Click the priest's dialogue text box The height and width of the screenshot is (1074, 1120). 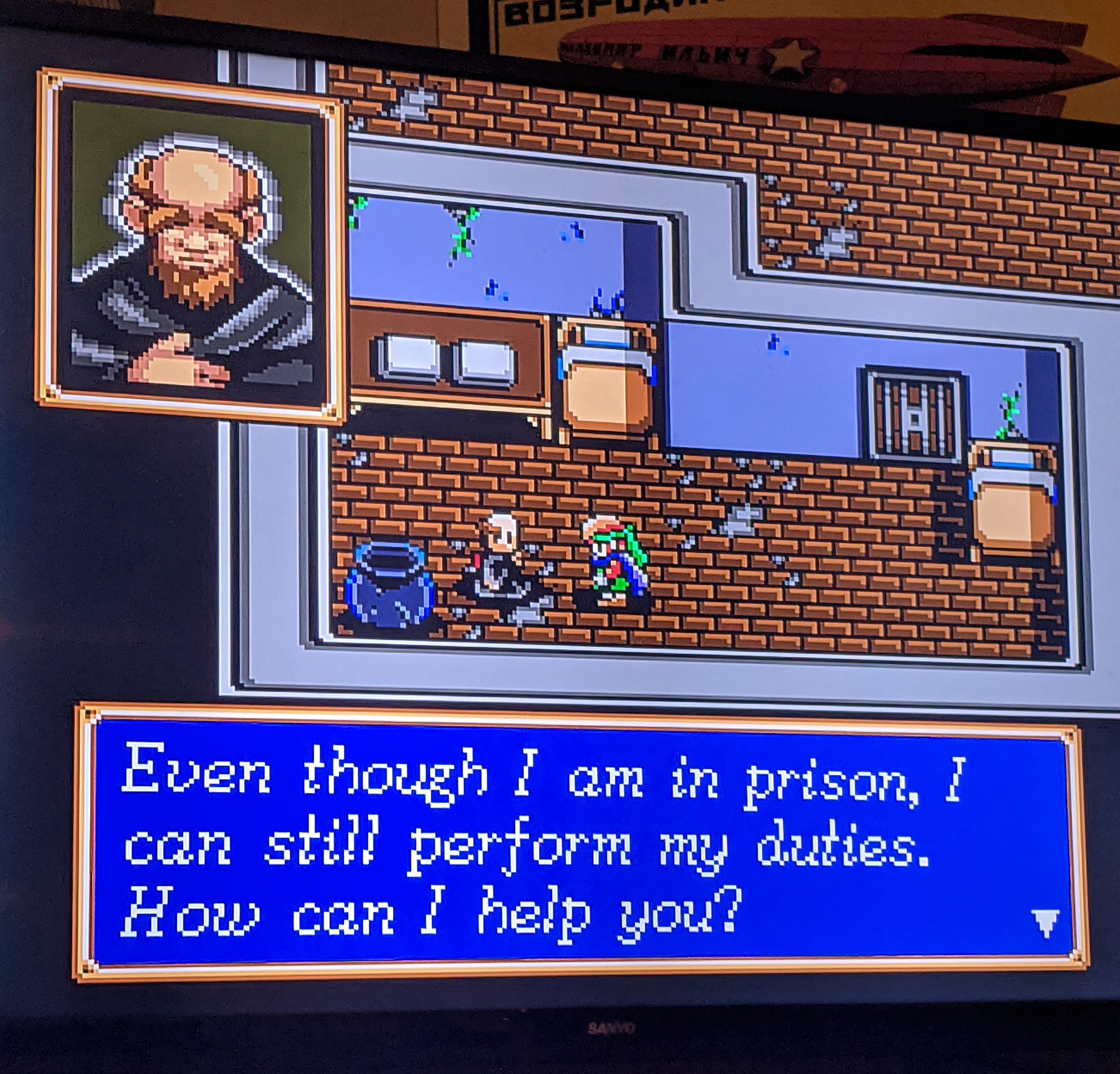[580, 841]
